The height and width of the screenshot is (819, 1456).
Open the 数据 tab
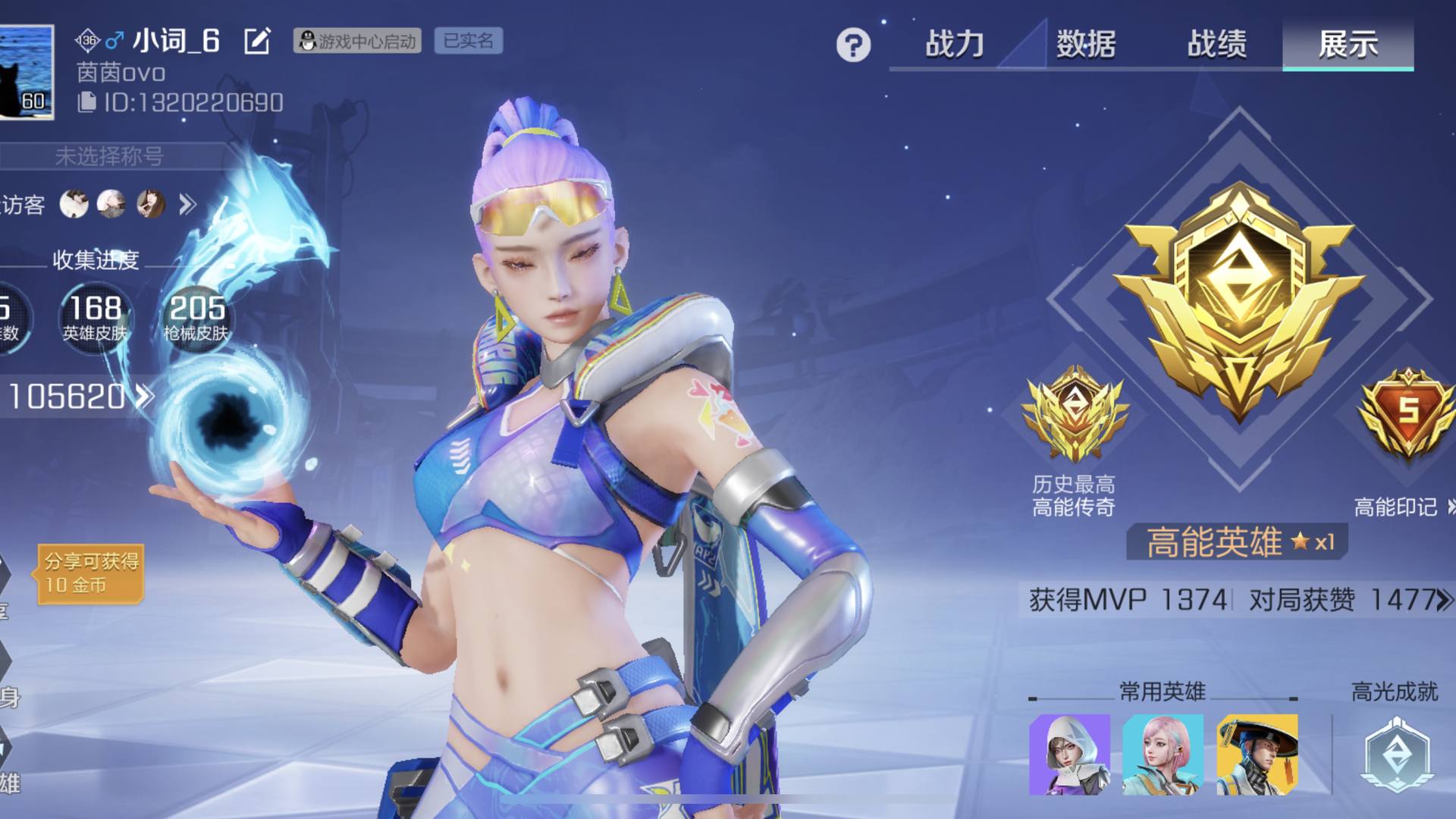click(1085, 44)
